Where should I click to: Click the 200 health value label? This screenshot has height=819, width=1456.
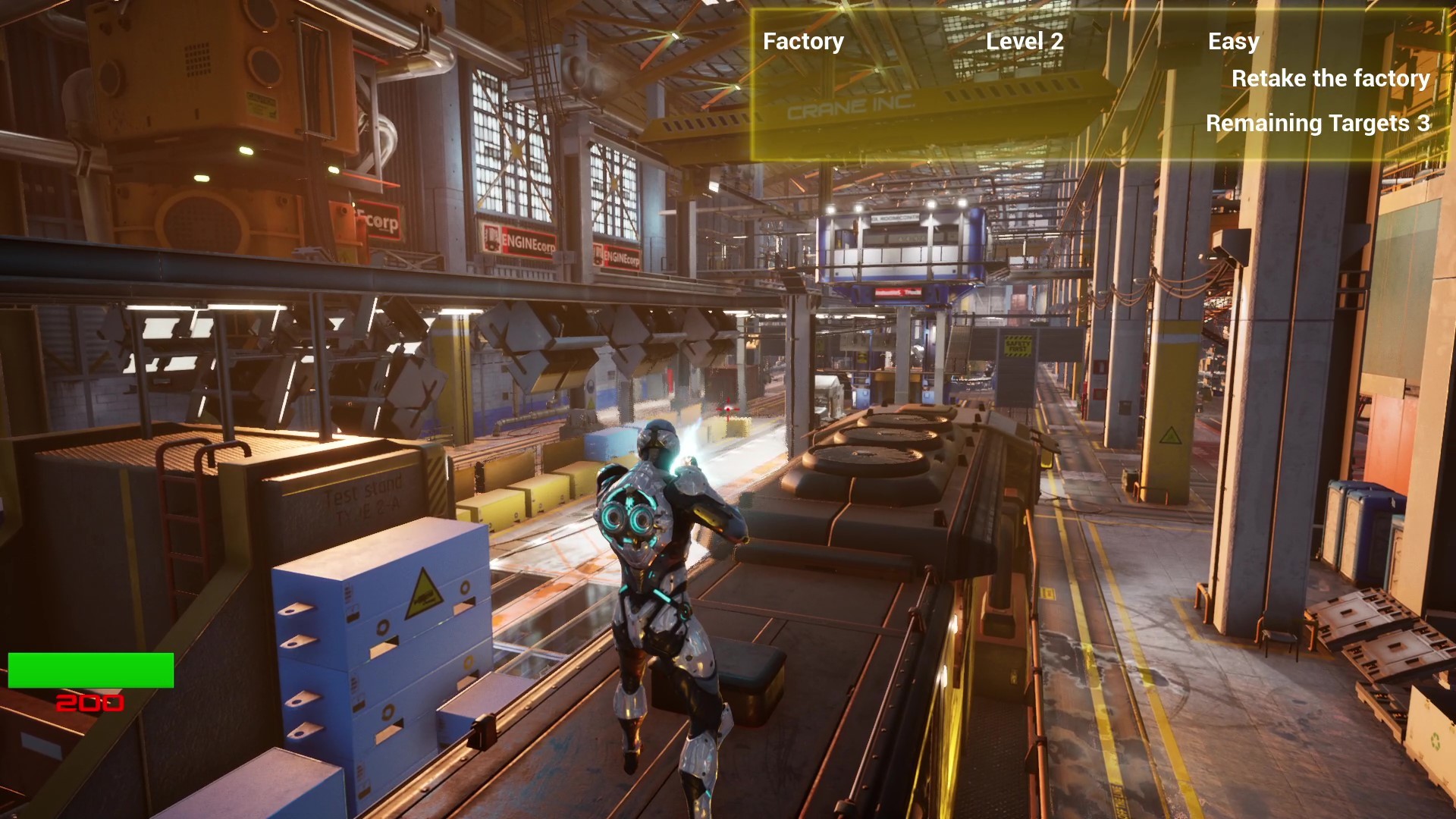coord(89,703)
